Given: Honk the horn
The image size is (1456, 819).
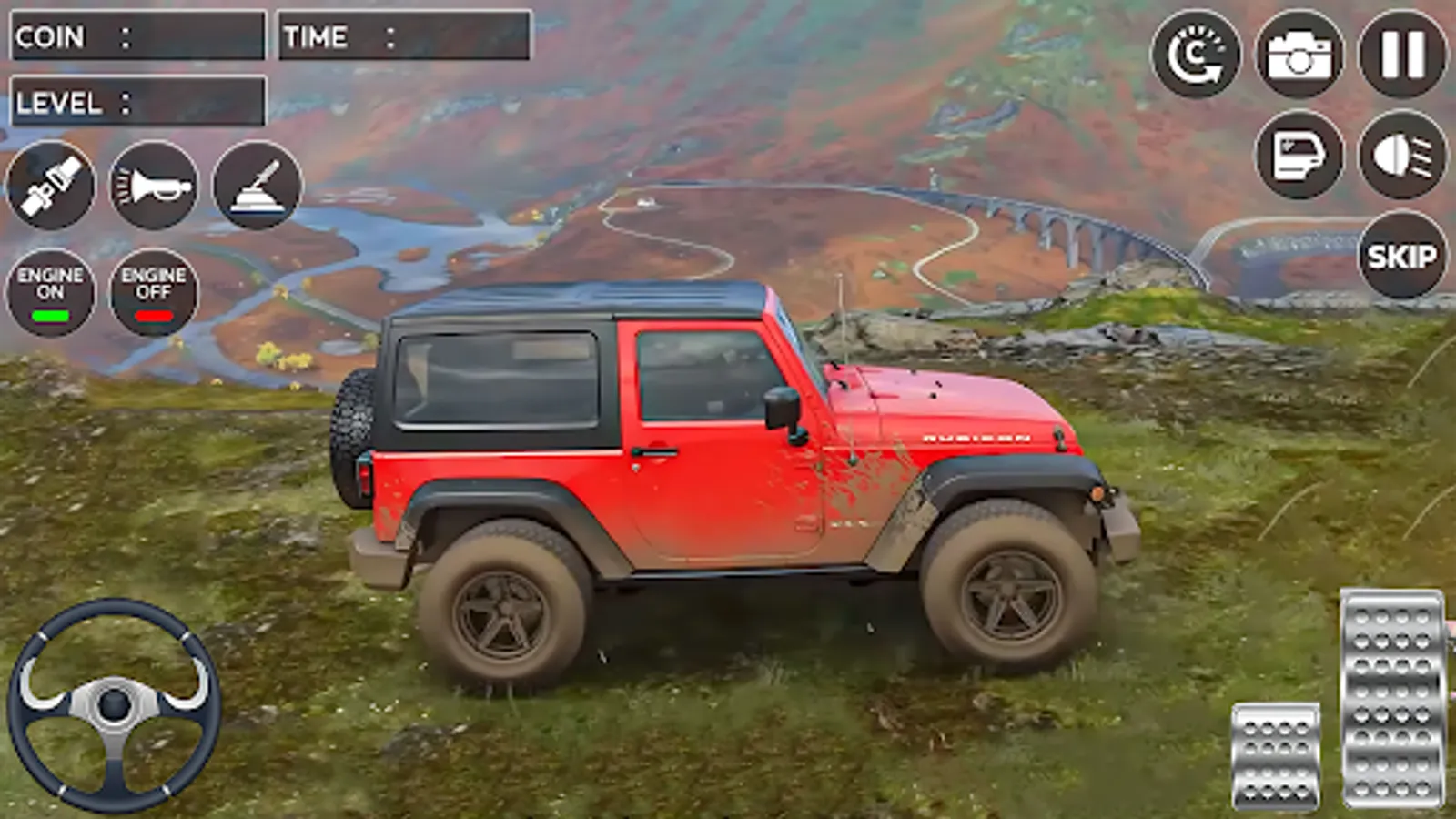Looking at the screenshot, I should pos(155,187).
